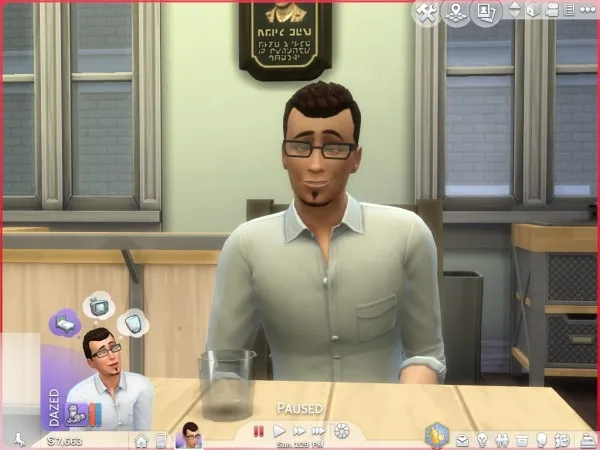Set game speed to ultra fast
The height and width of the screenshot is (450, 600).
point(319,432)
